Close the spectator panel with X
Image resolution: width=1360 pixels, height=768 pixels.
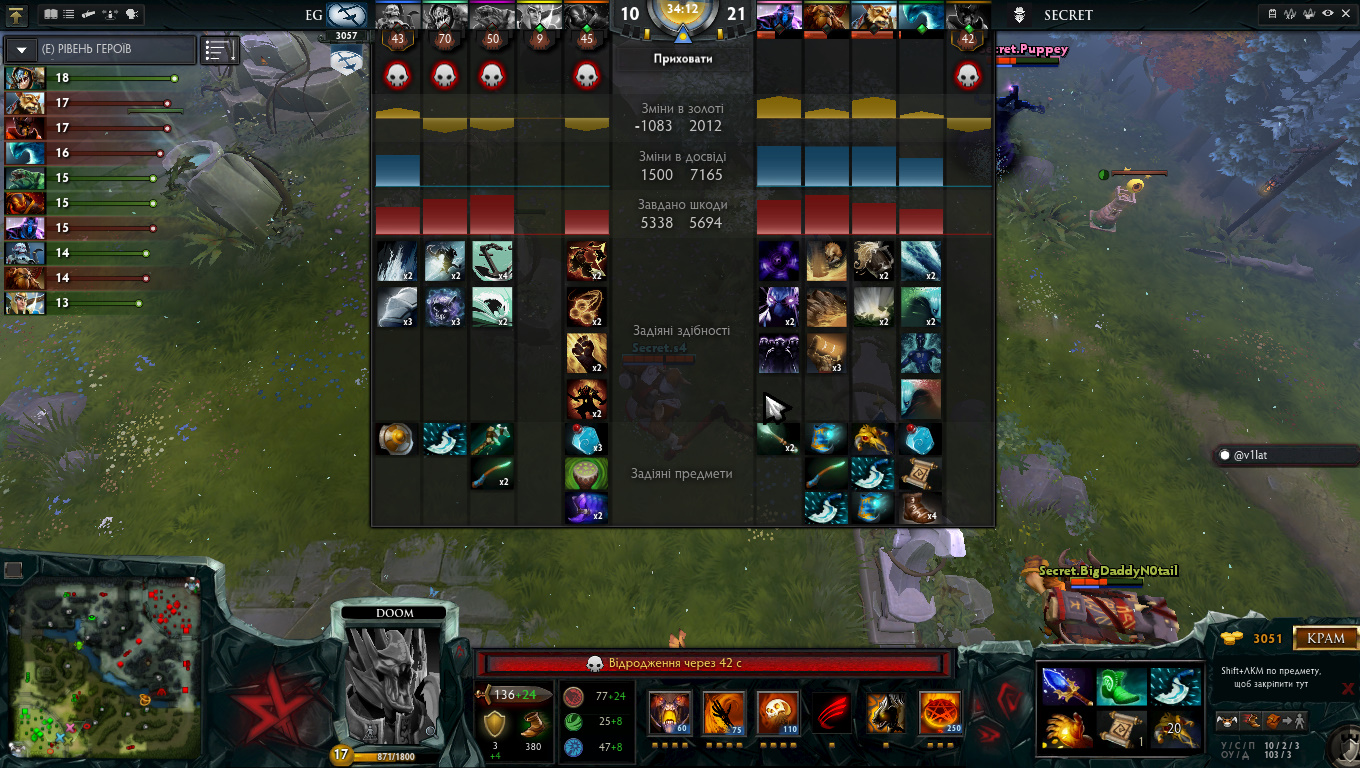1348,688
